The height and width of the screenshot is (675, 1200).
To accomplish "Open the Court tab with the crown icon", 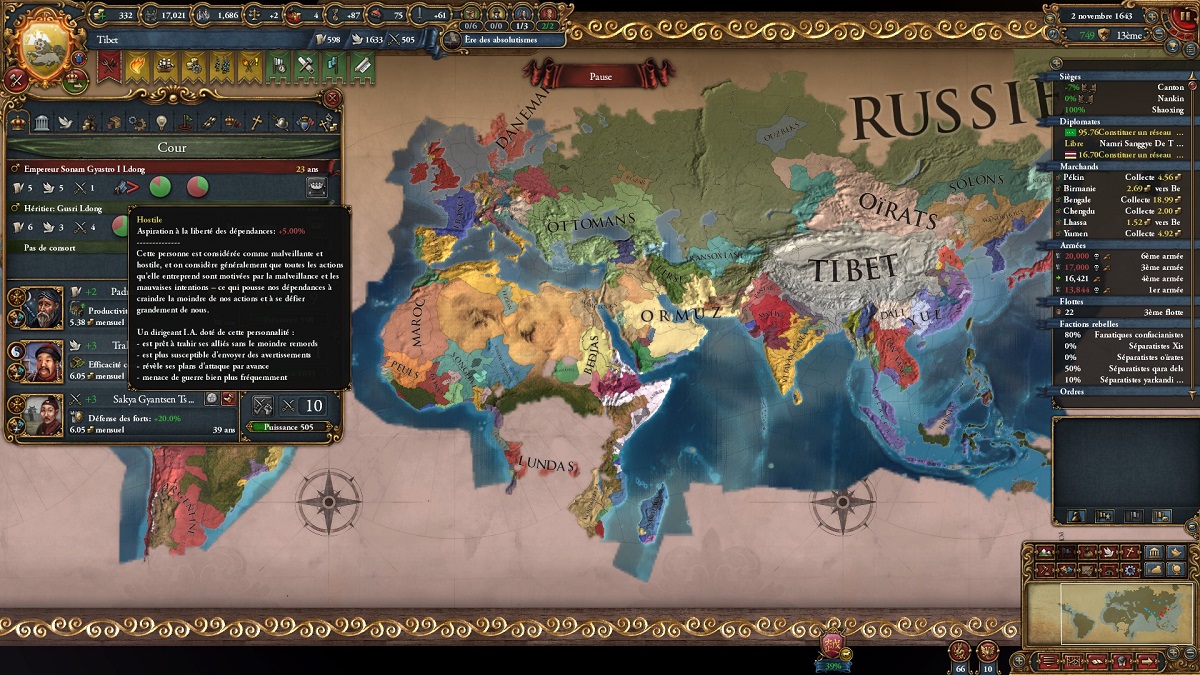I will tap(19, 123).
